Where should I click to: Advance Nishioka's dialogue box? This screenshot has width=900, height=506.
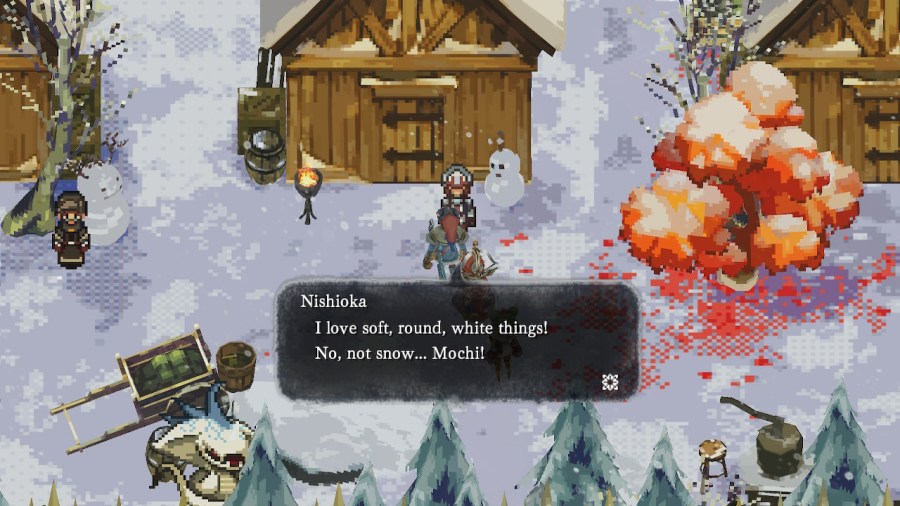tap(457, 340)
